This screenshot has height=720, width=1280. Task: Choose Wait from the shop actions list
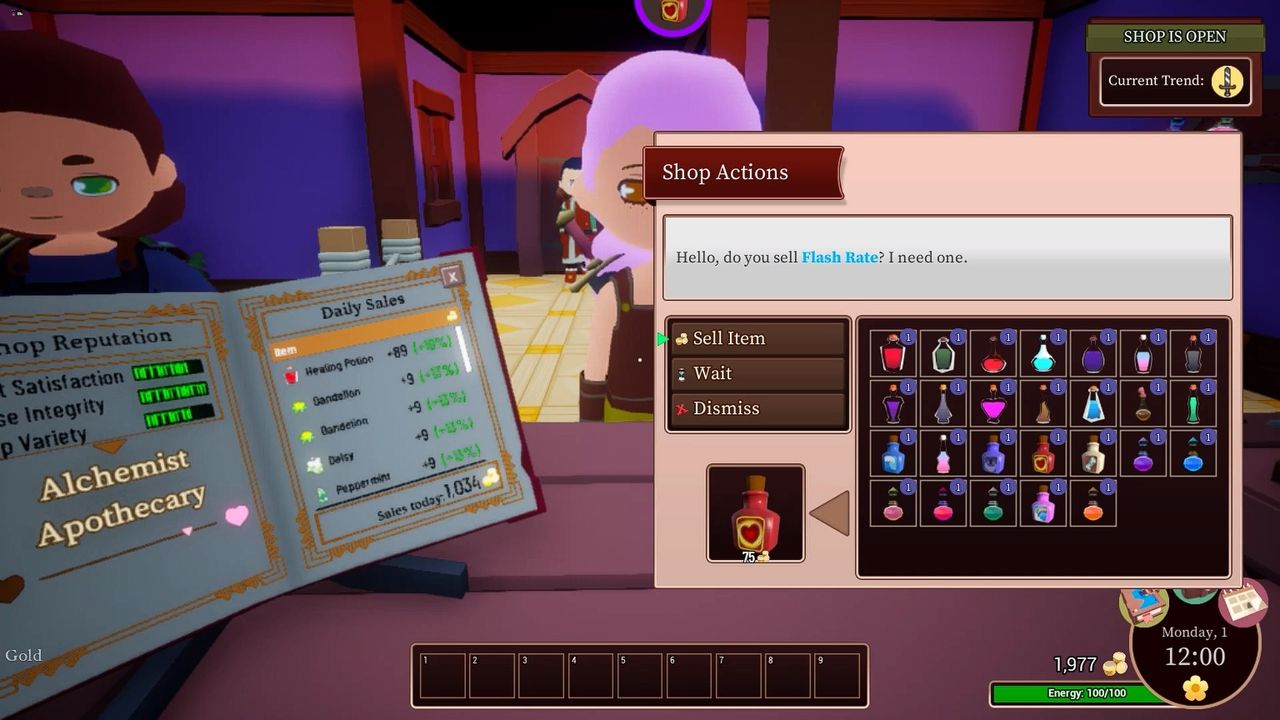point(757,373)
